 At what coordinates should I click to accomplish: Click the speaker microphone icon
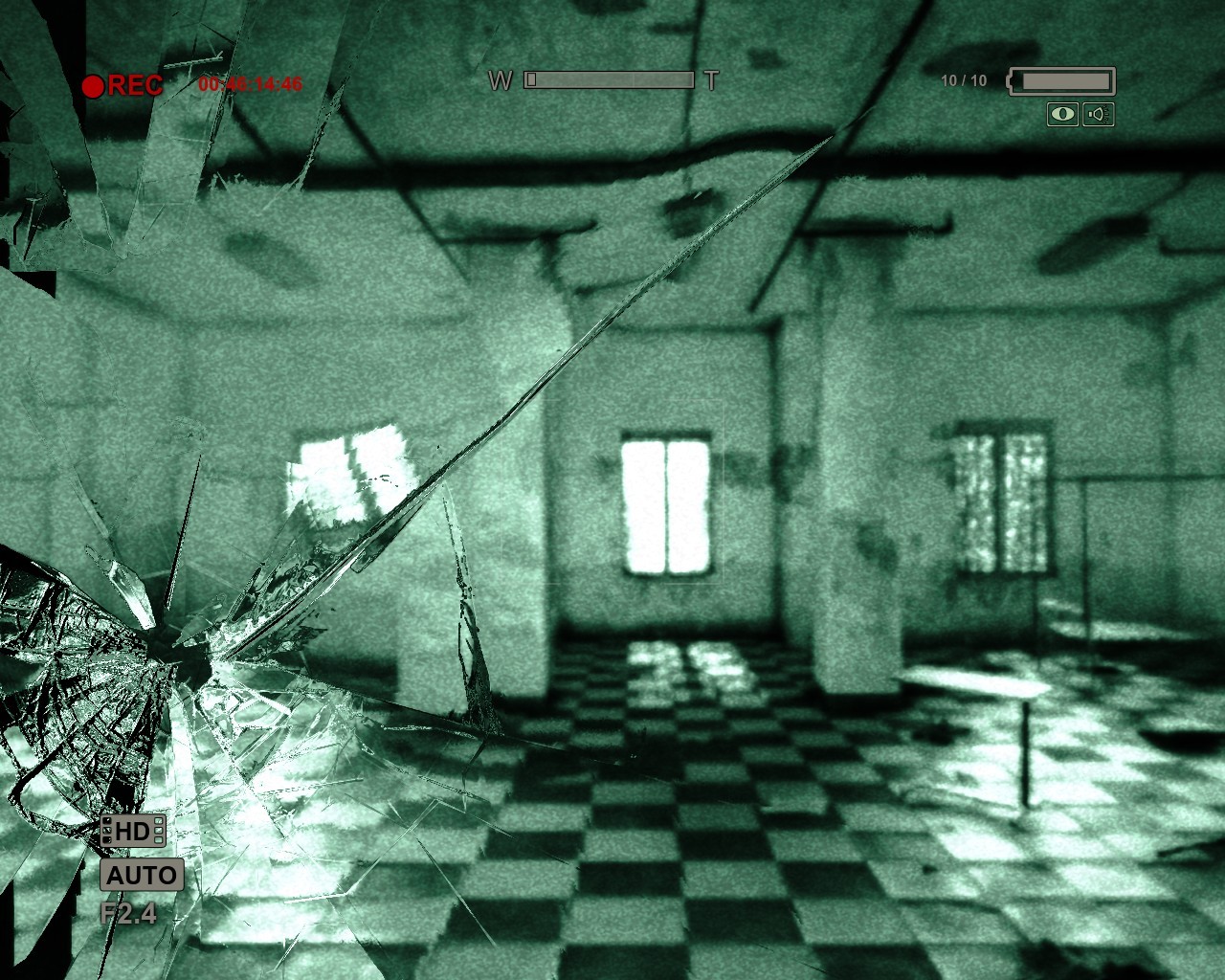[1100, 115]
